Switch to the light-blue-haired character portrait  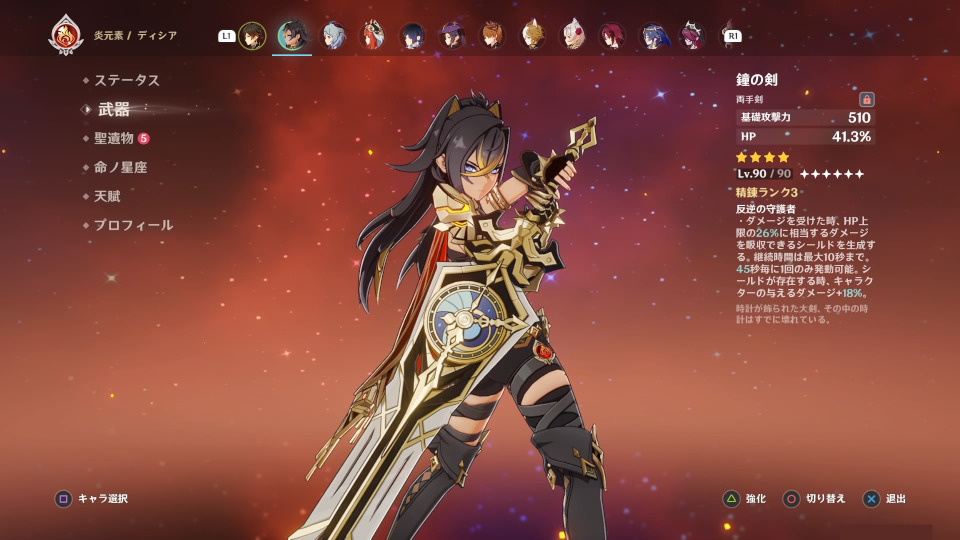[332, 36]
